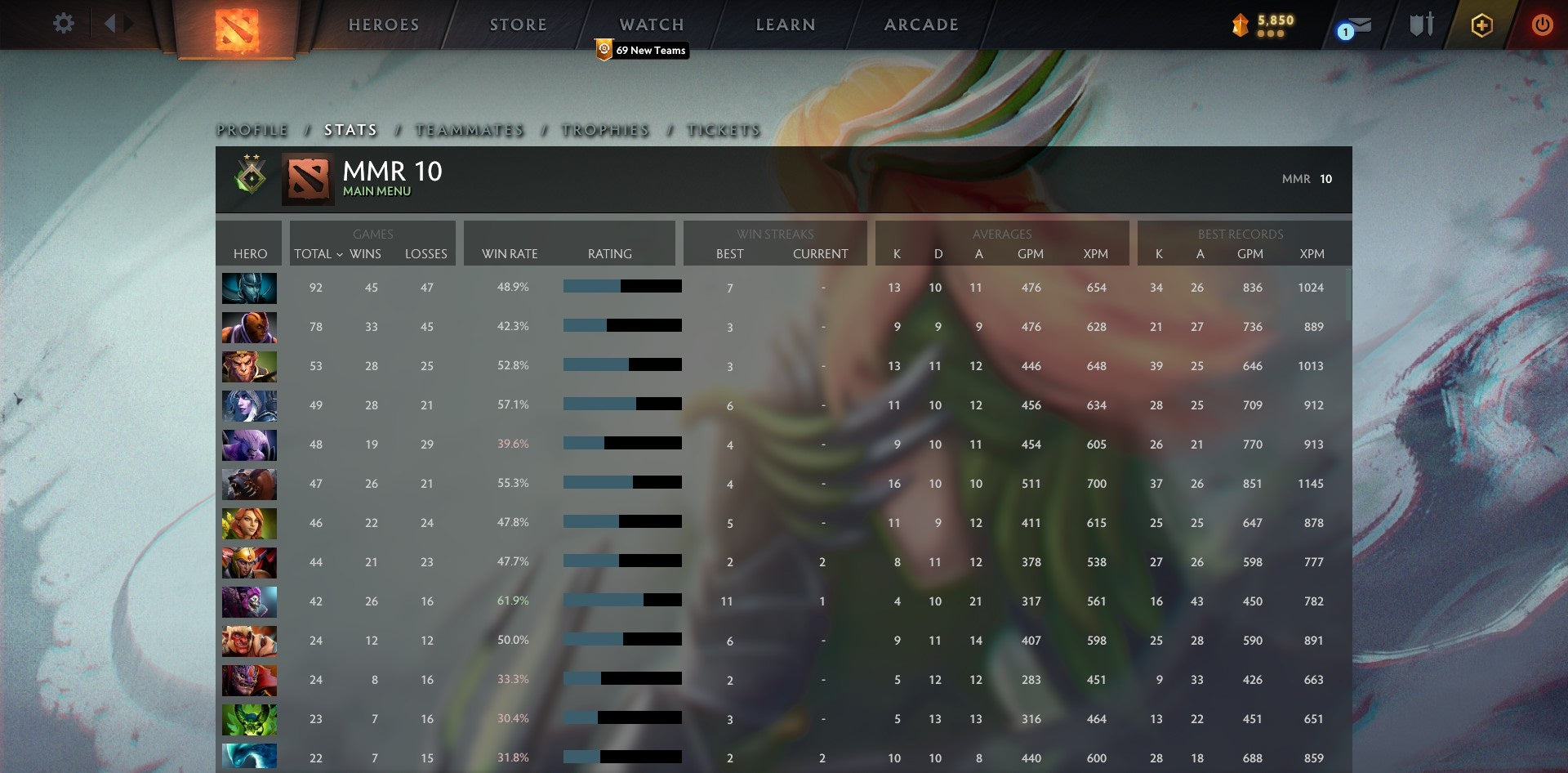
Task: Open the 69 New Teams notification
Action: click(641, 50)
